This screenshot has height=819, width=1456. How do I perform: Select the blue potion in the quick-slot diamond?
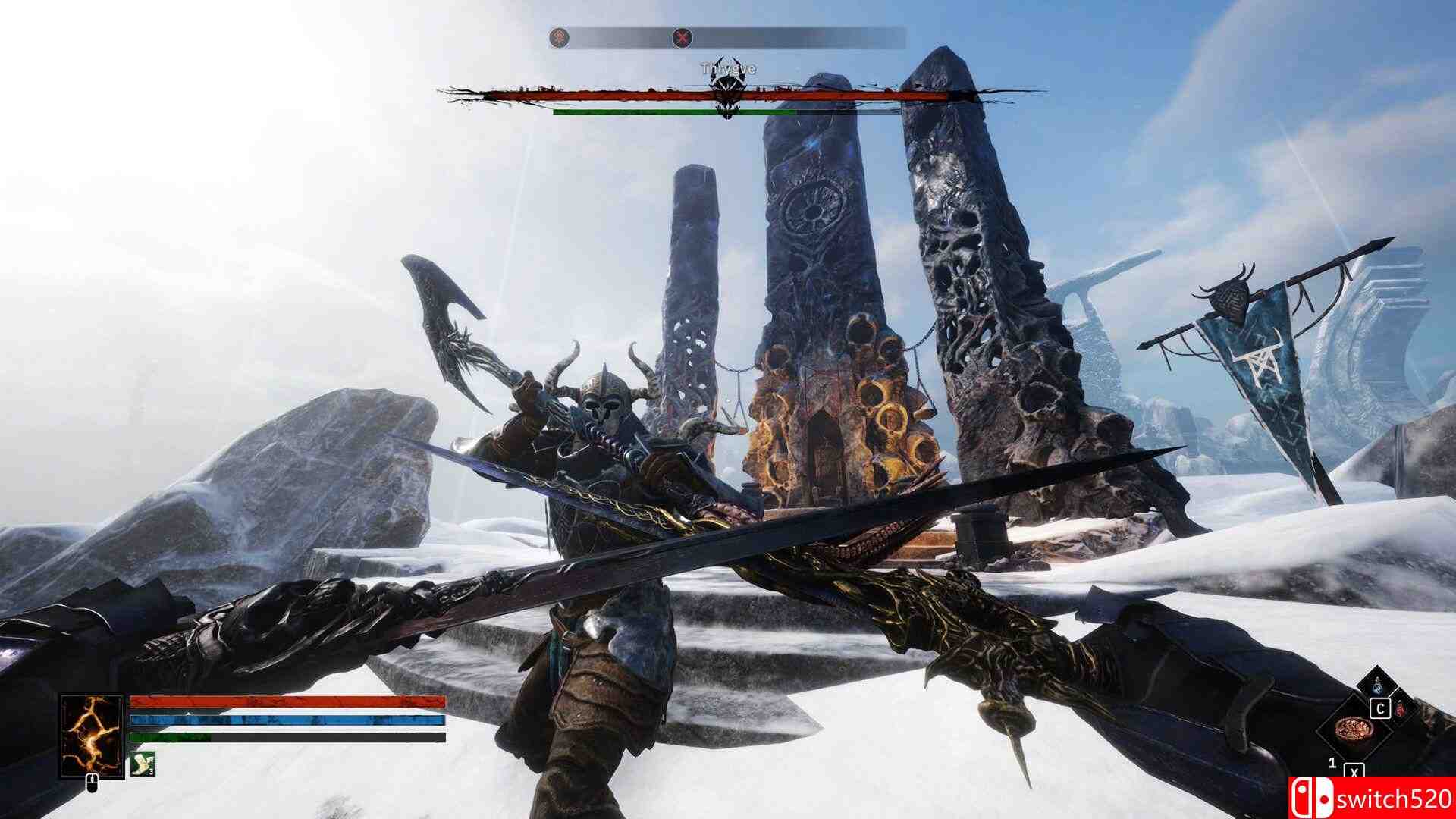[1377, 686]
